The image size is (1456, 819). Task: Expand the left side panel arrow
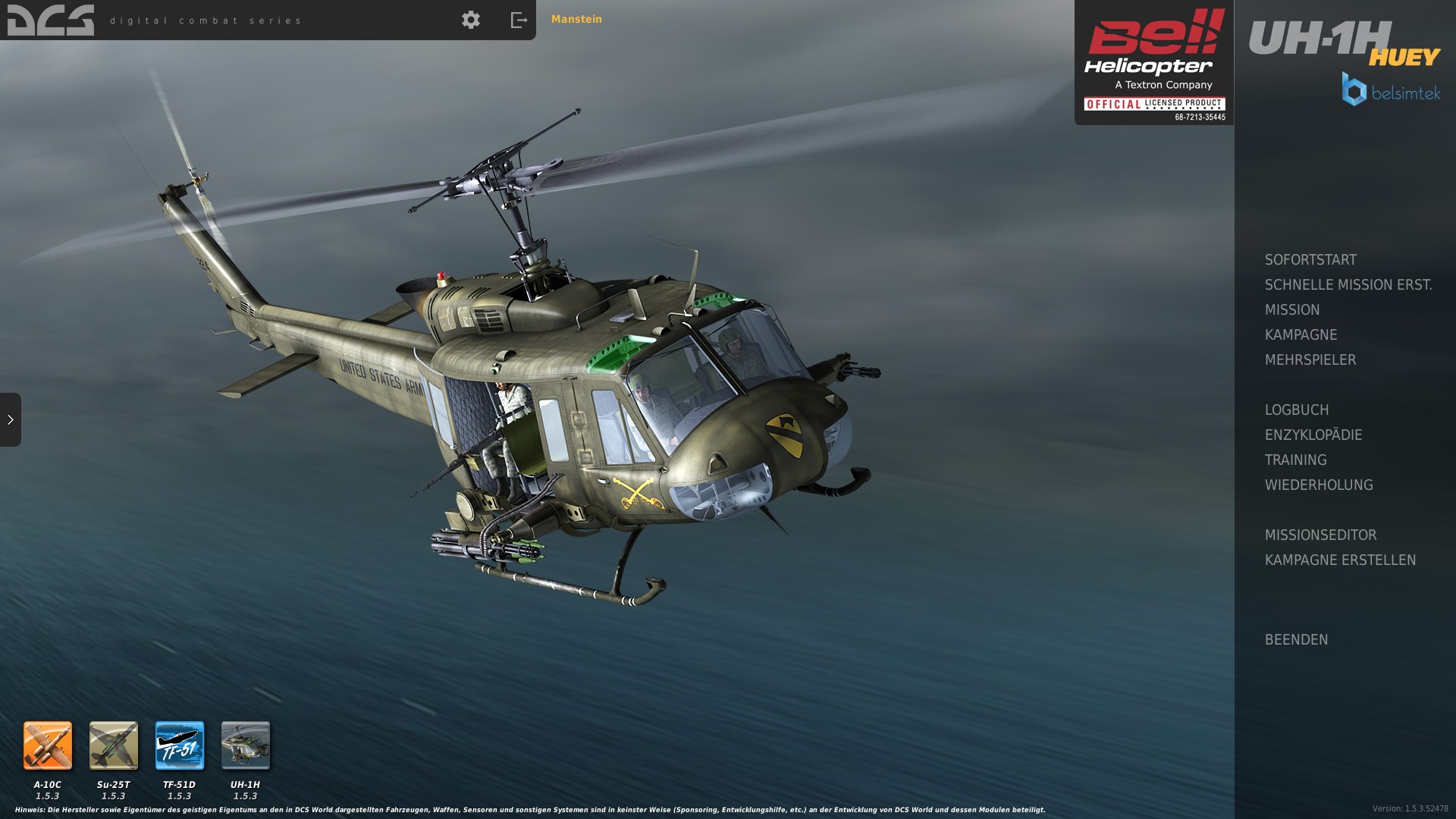[11, 419]
